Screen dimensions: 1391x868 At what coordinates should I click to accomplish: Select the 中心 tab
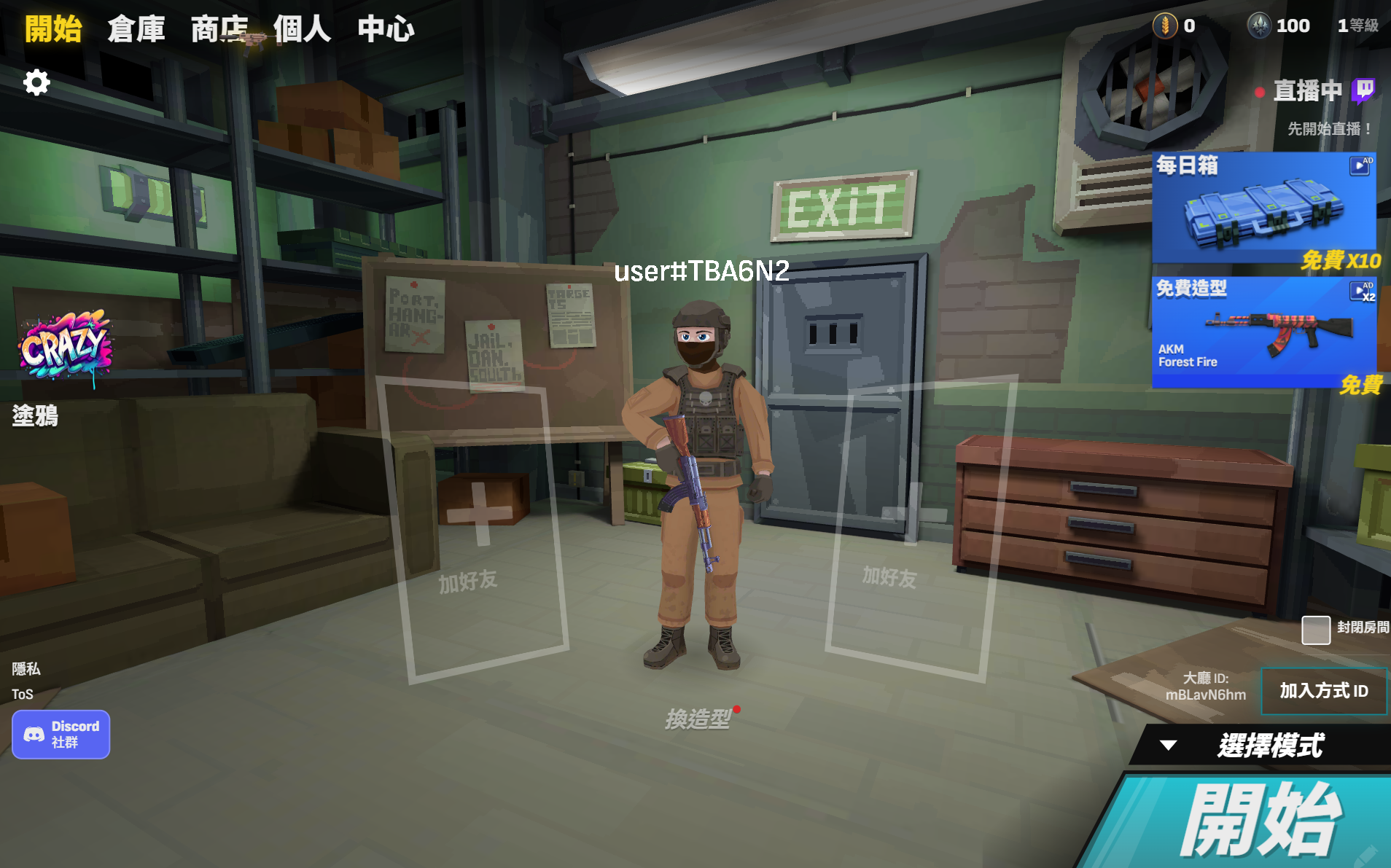(386, 29)
